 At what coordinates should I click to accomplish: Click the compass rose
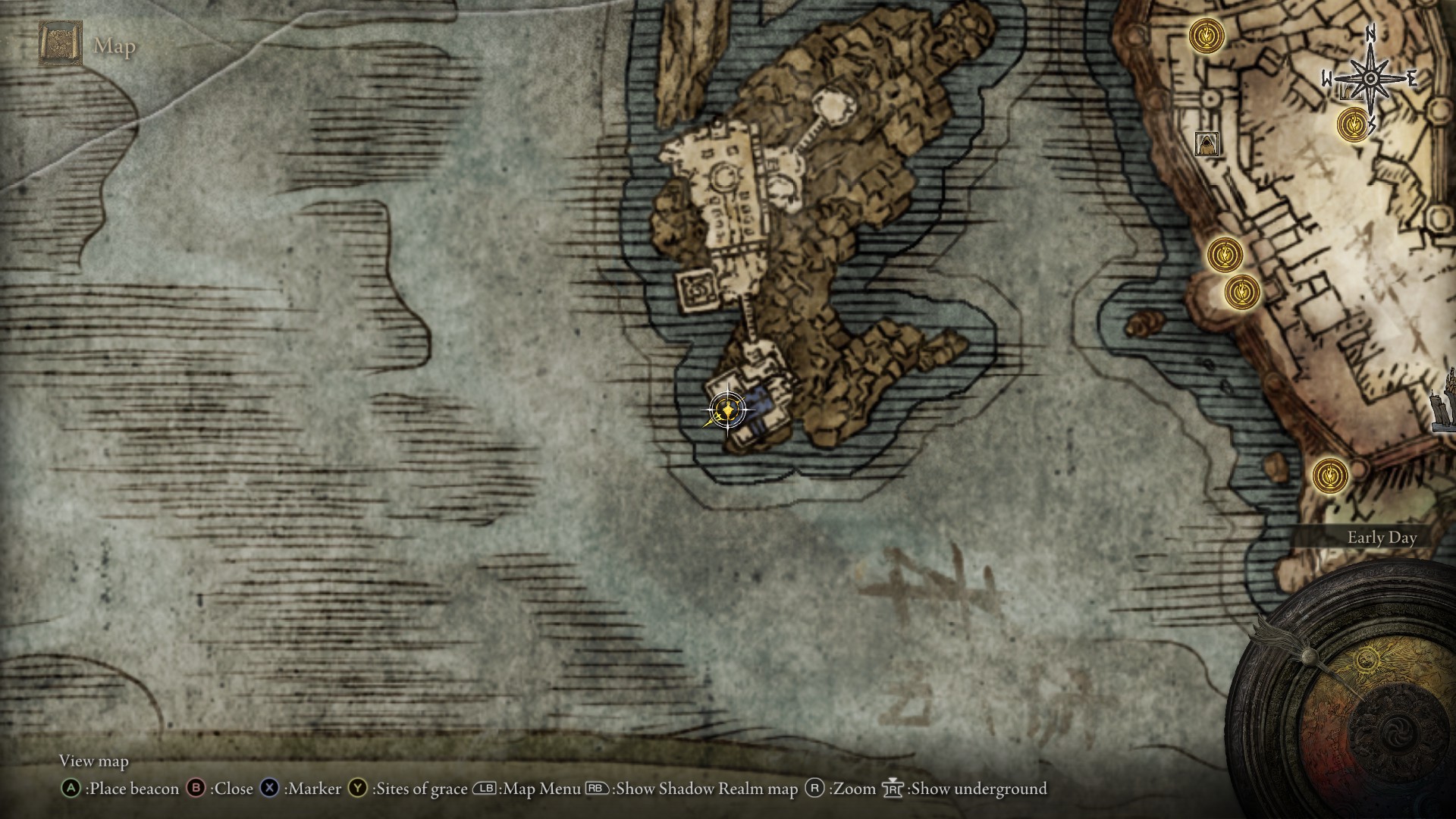tap(1370, 78)
